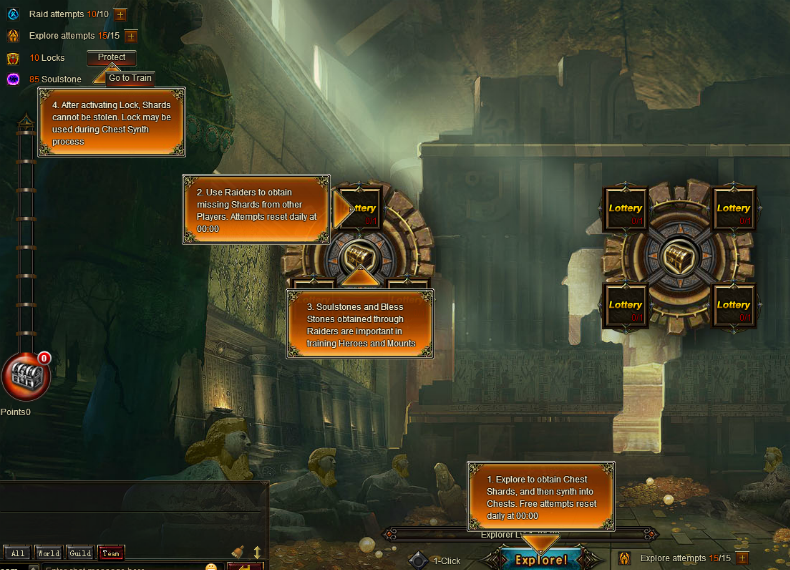This screenshot has height=570, width=790.
Task: Clear chat using the broom icon
Action: [x=237, y=551]
